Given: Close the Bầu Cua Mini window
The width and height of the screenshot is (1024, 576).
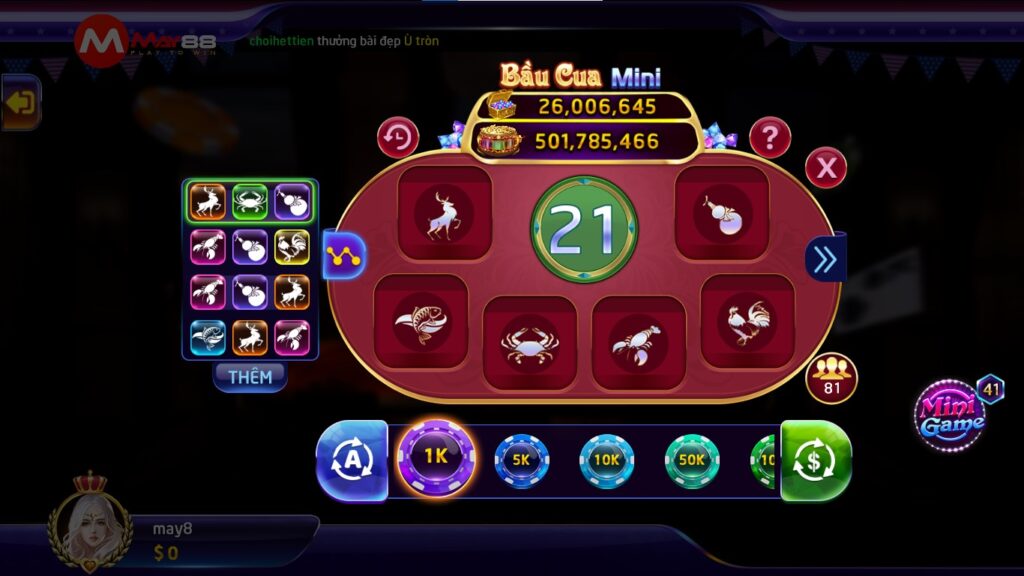Looking at the screenshot, I should click(826, 168).
